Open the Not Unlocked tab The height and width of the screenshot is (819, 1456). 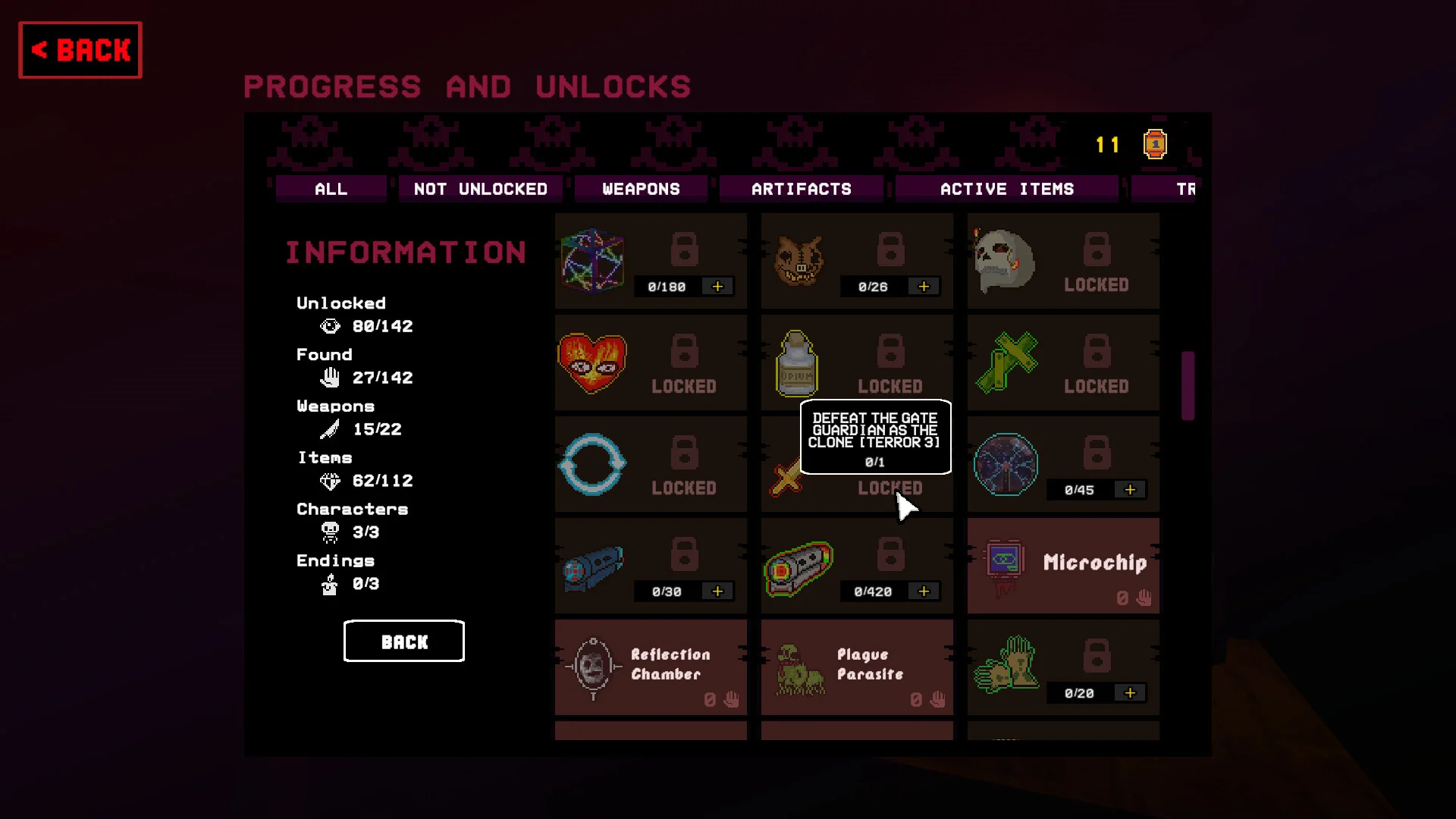tap(480, 189)
